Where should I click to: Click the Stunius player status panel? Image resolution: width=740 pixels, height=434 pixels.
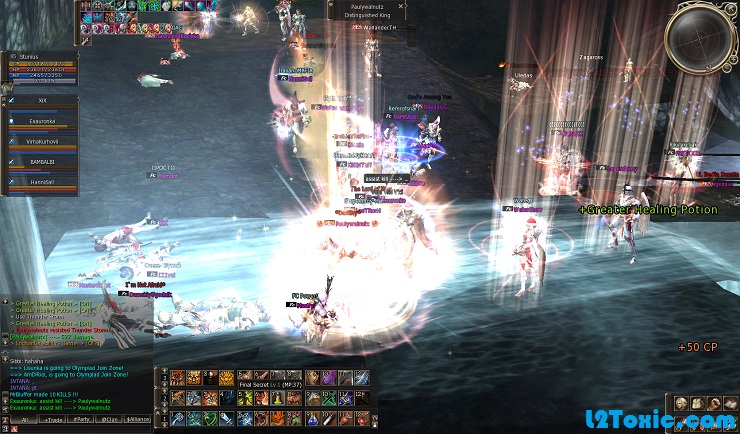pos(42,66)
